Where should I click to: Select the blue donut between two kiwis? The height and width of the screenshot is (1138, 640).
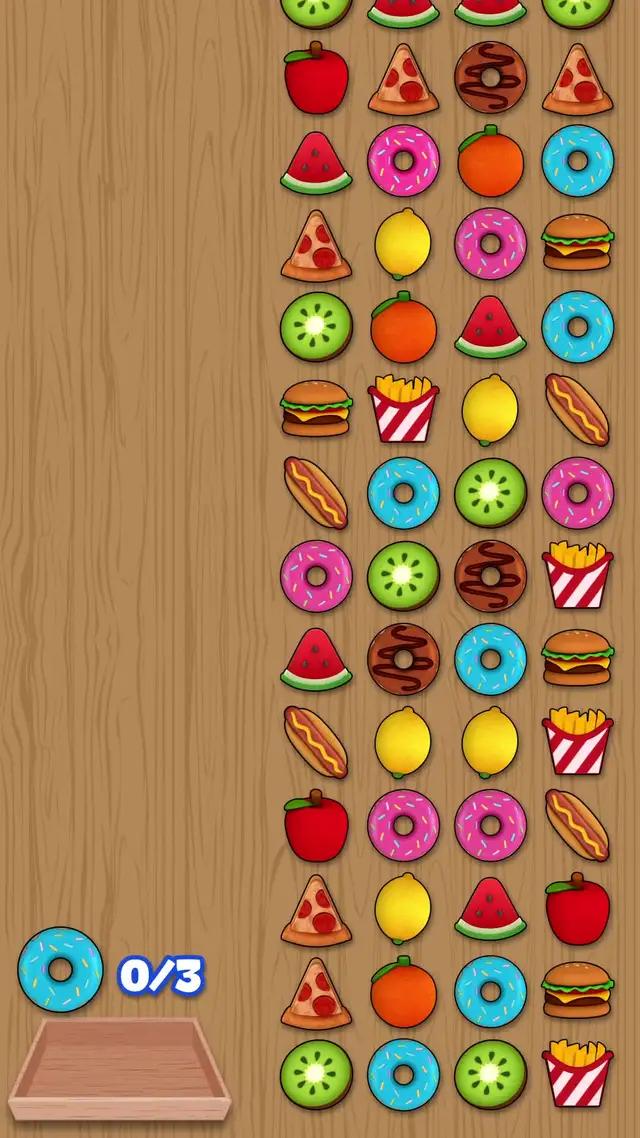pos(403,1074)
